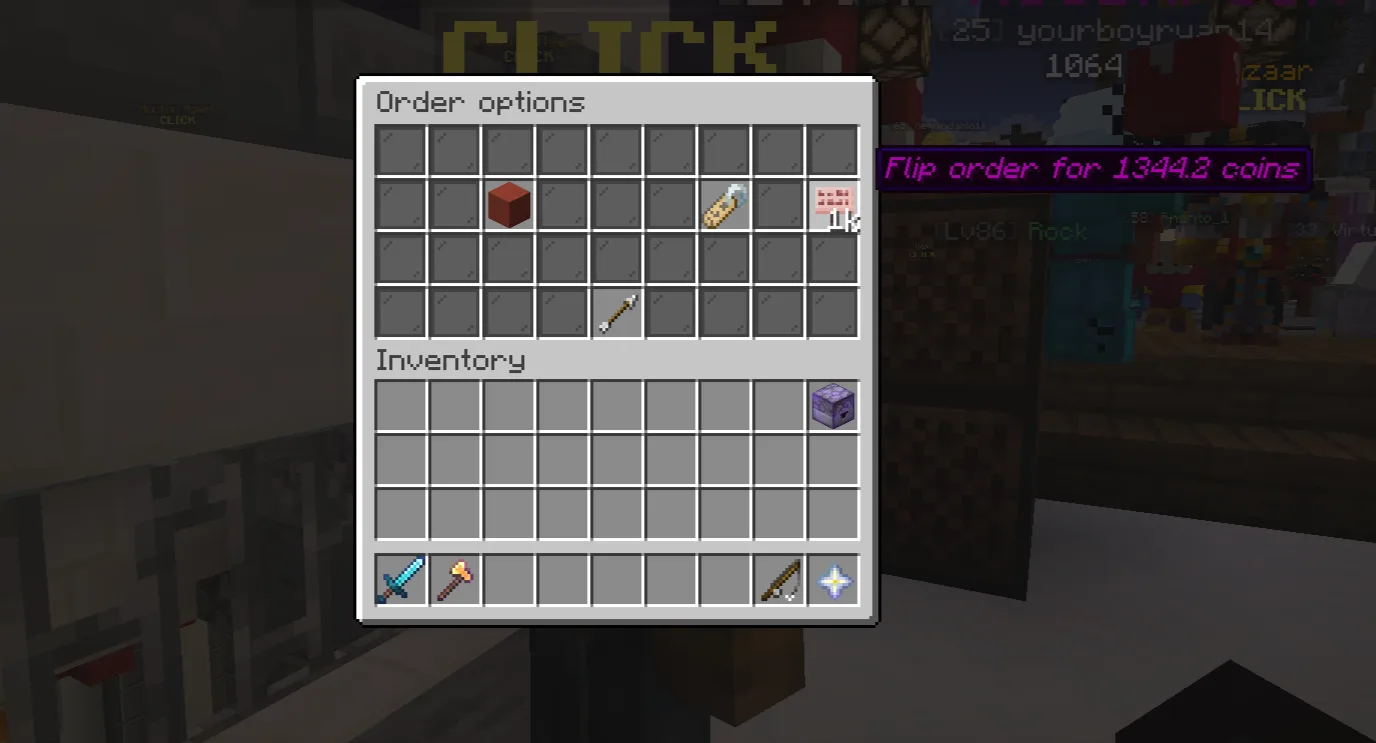Click the slot below the paddle item
The width and height of the screenshot is (1376, 743).
(724, 258)
